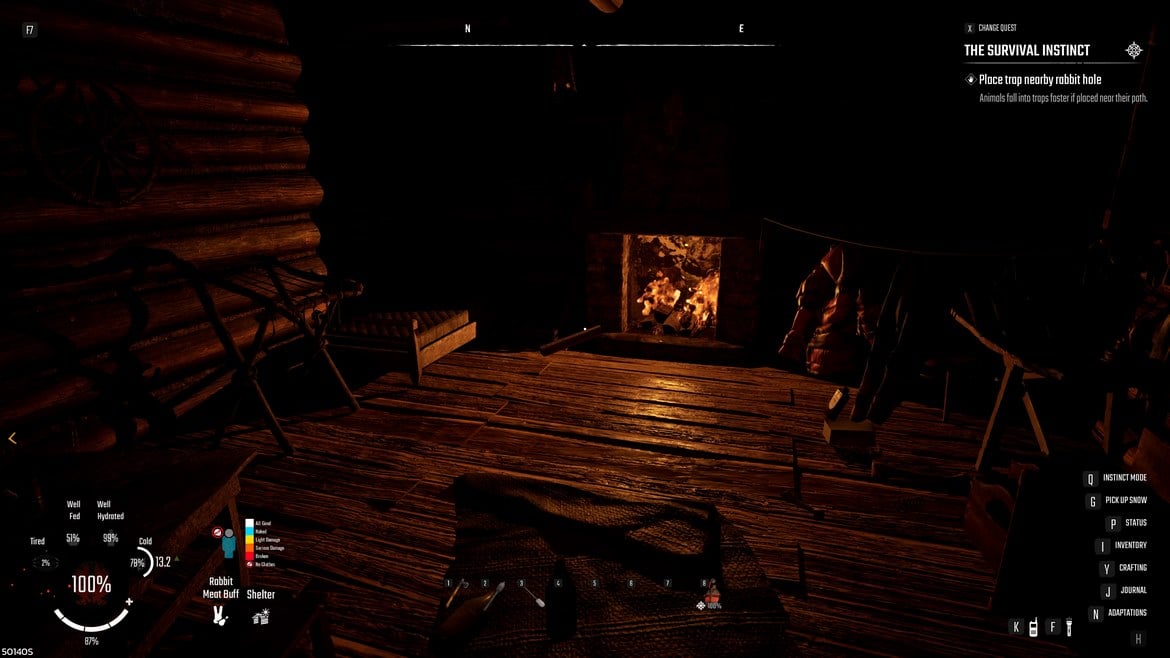This screenshot has width=1170, height=658.
Task: Open the Journal label
Action: [x=1133, y=590]
